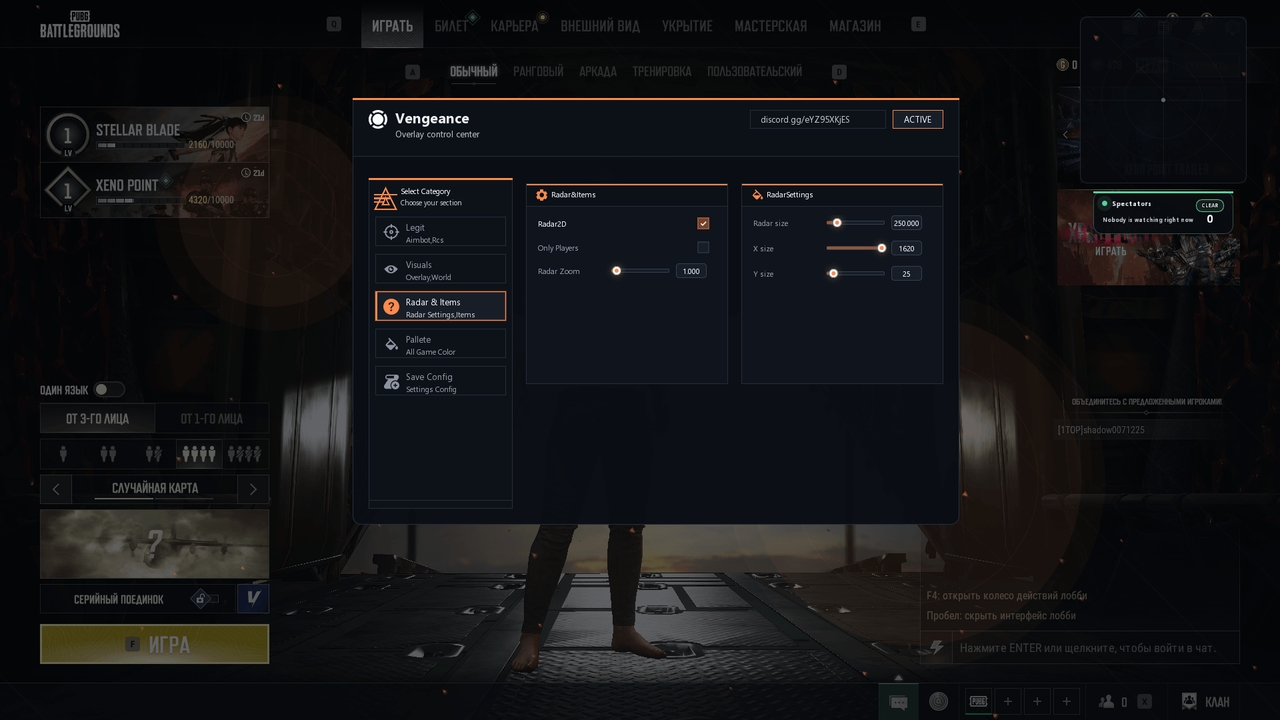The width and height of the screenshot is (1280, 720).
Task: Click the chat entry field
Action: tap(1087, 648)
